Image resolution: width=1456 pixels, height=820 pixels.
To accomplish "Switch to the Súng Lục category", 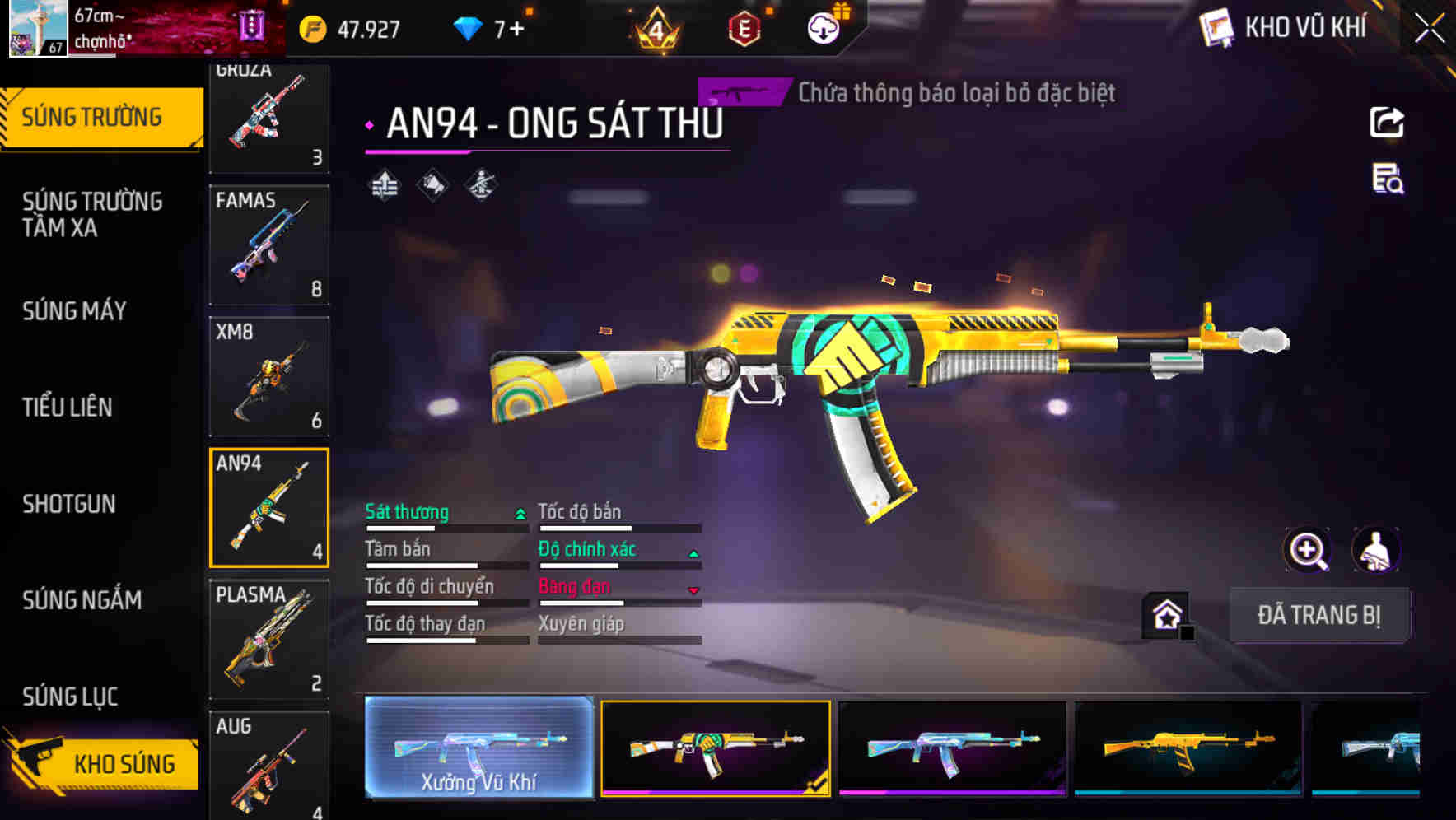I will (x=70, y=697).
